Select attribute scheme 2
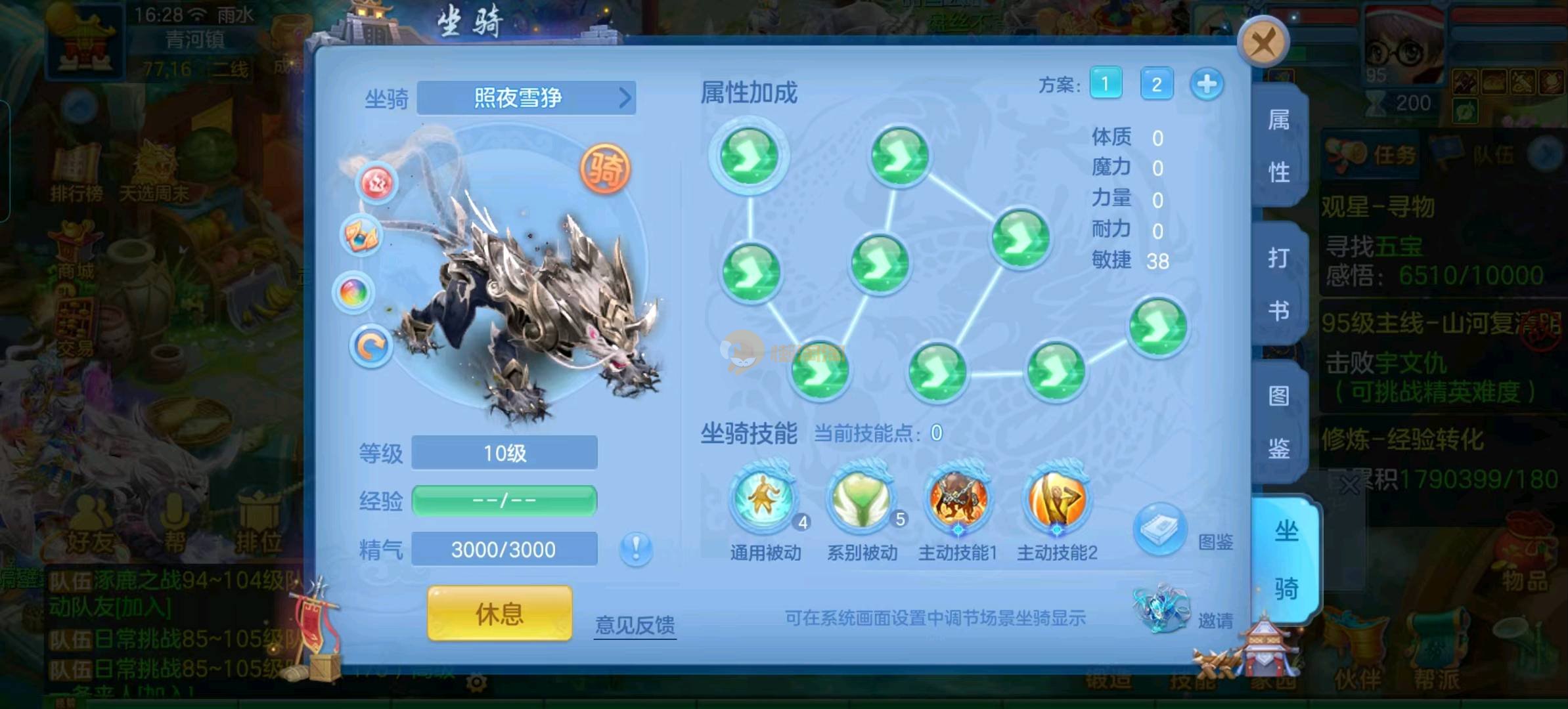This screenshot has height=709, width=1568. [x=1156, y=84]
